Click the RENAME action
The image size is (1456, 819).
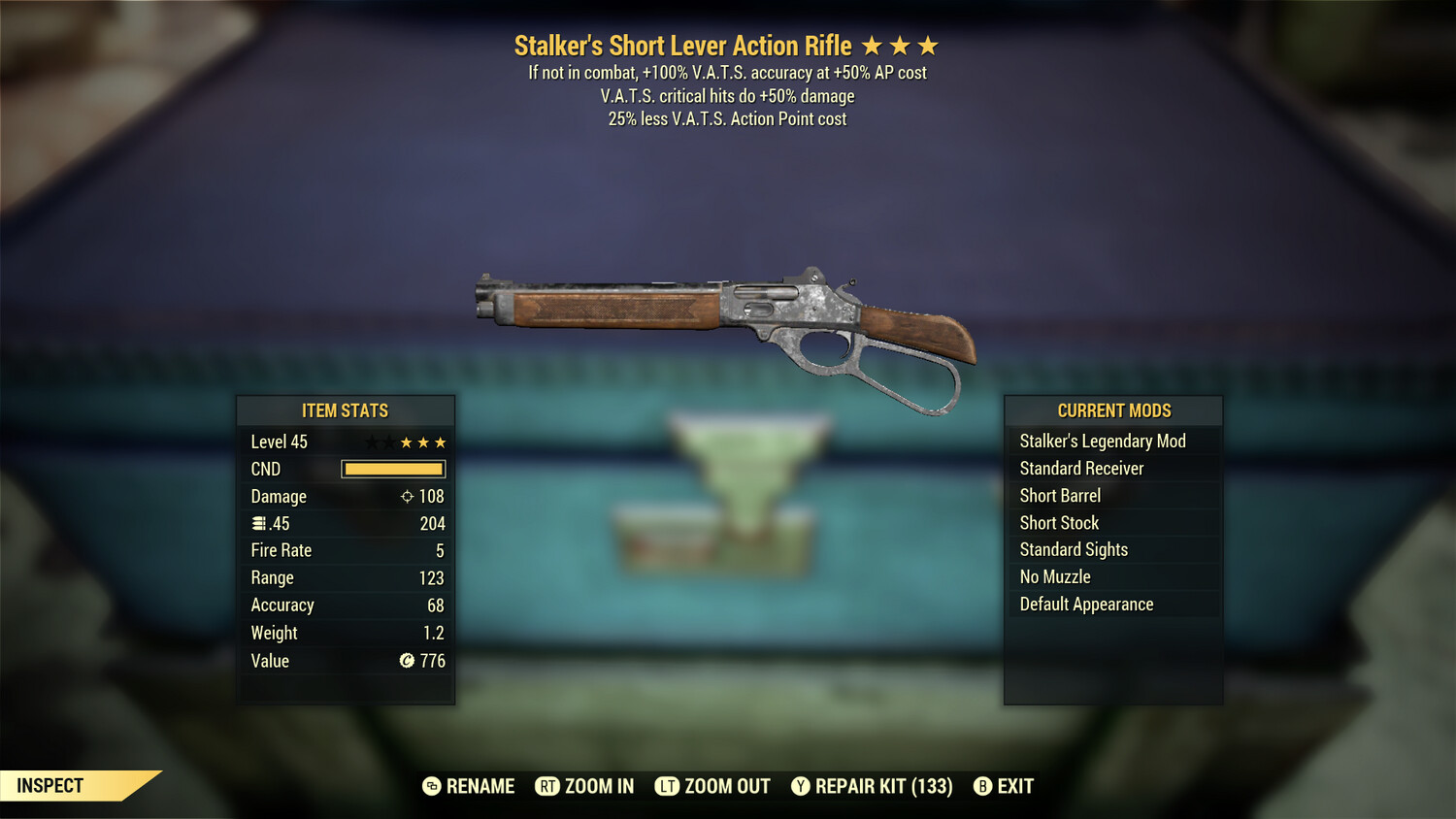(x=480, y=786)
